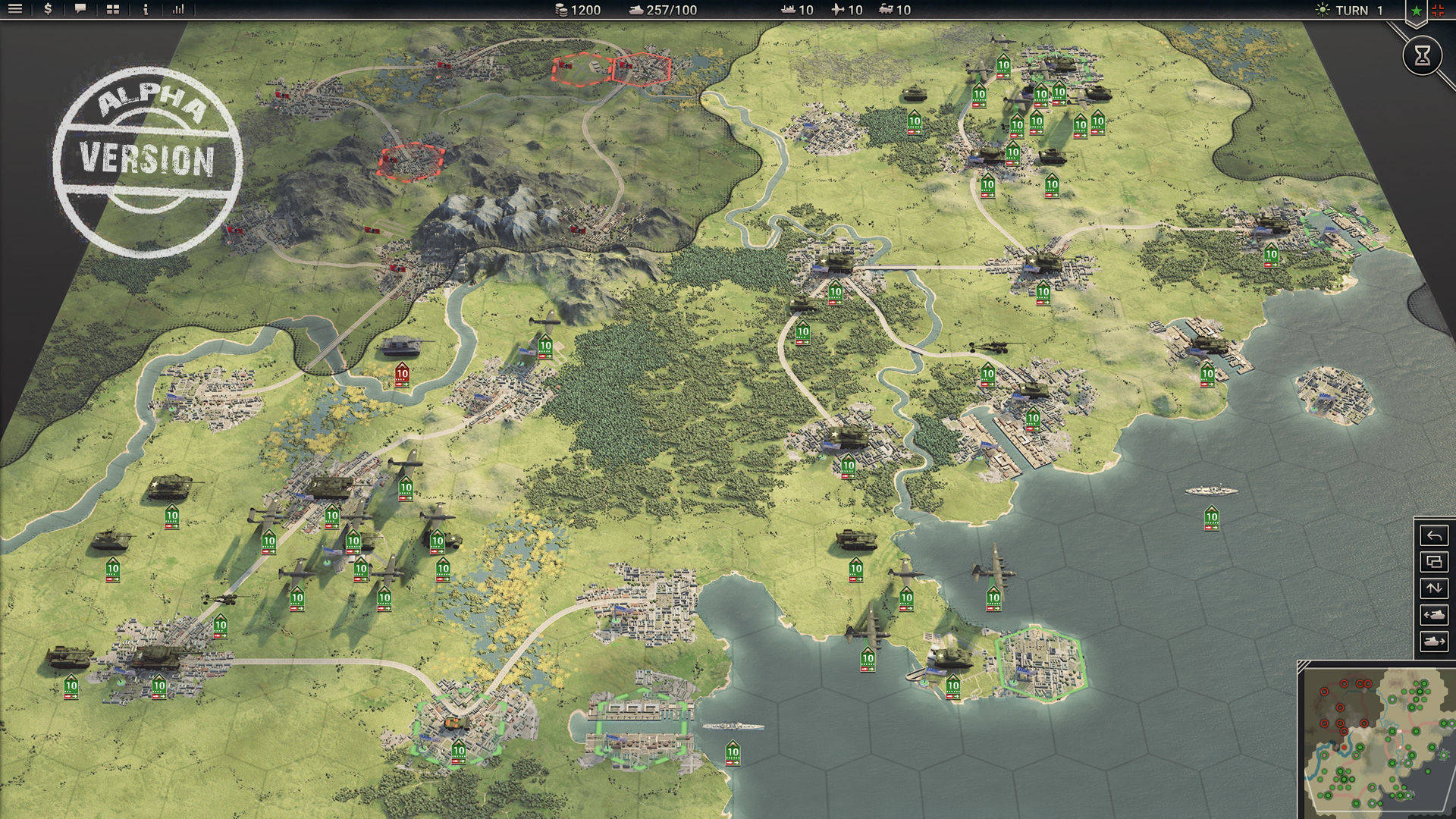Select previous unit with left tank arrow
The image size is (1456, 819).
1433,615
